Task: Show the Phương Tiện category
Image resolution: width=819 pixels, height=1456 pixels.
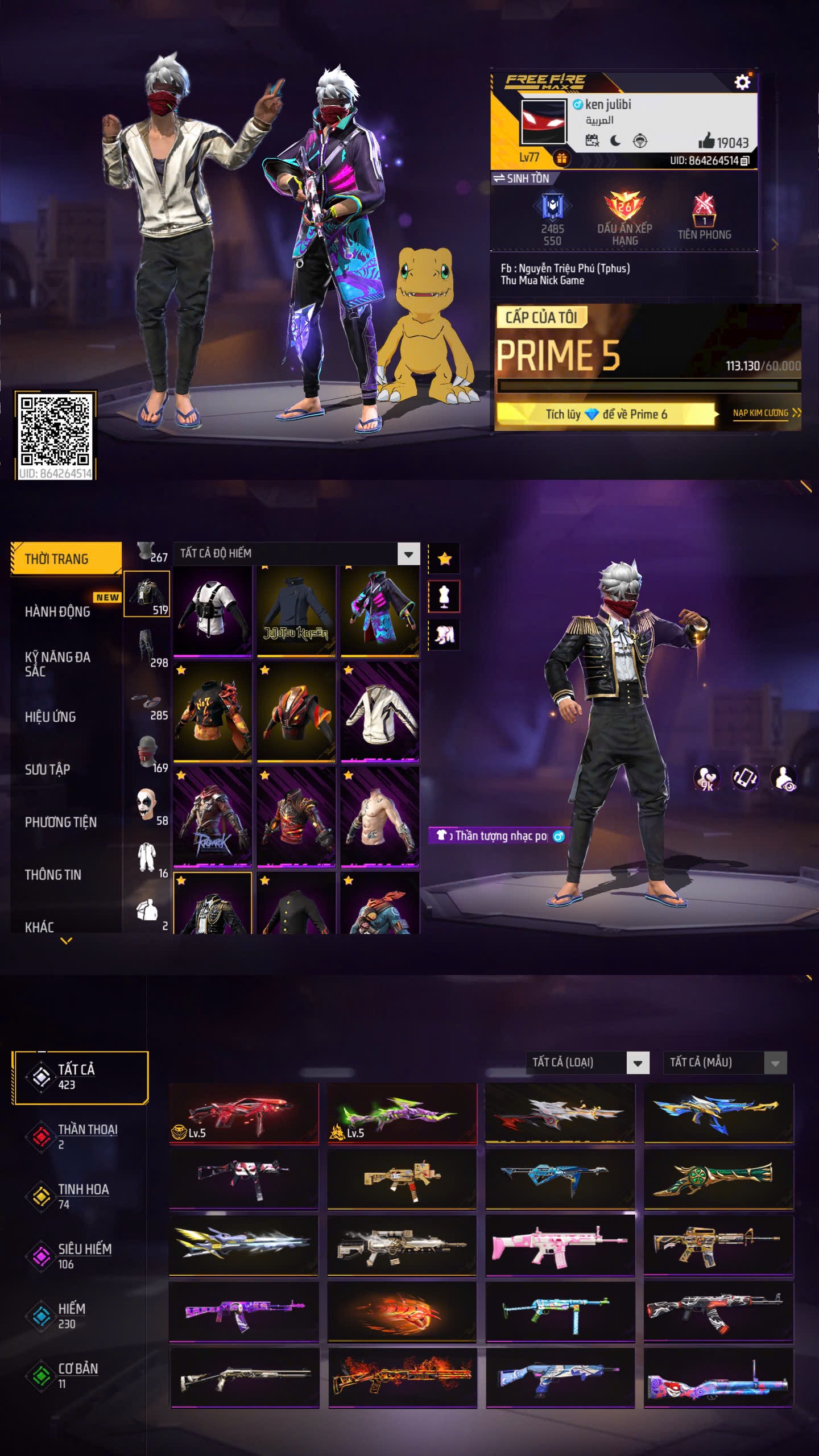Action: [60, 822]
